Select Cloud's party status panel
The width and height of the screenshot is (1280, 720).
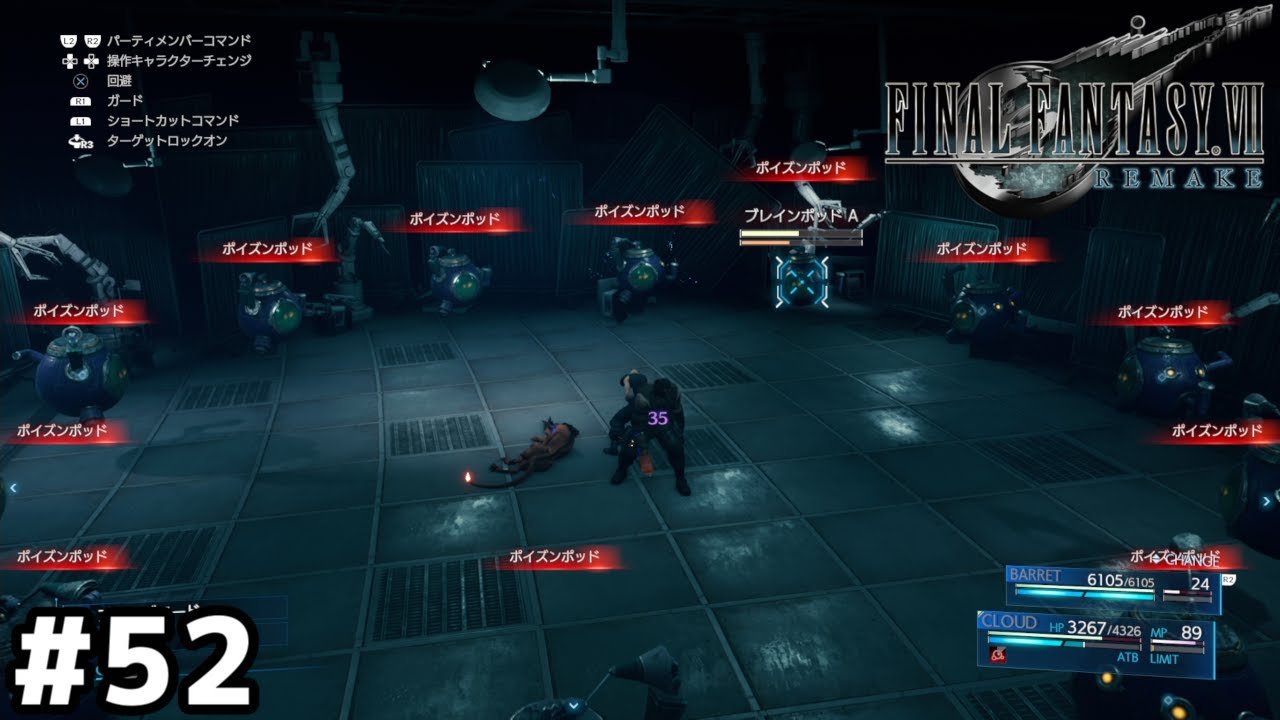coord(1095,641)
